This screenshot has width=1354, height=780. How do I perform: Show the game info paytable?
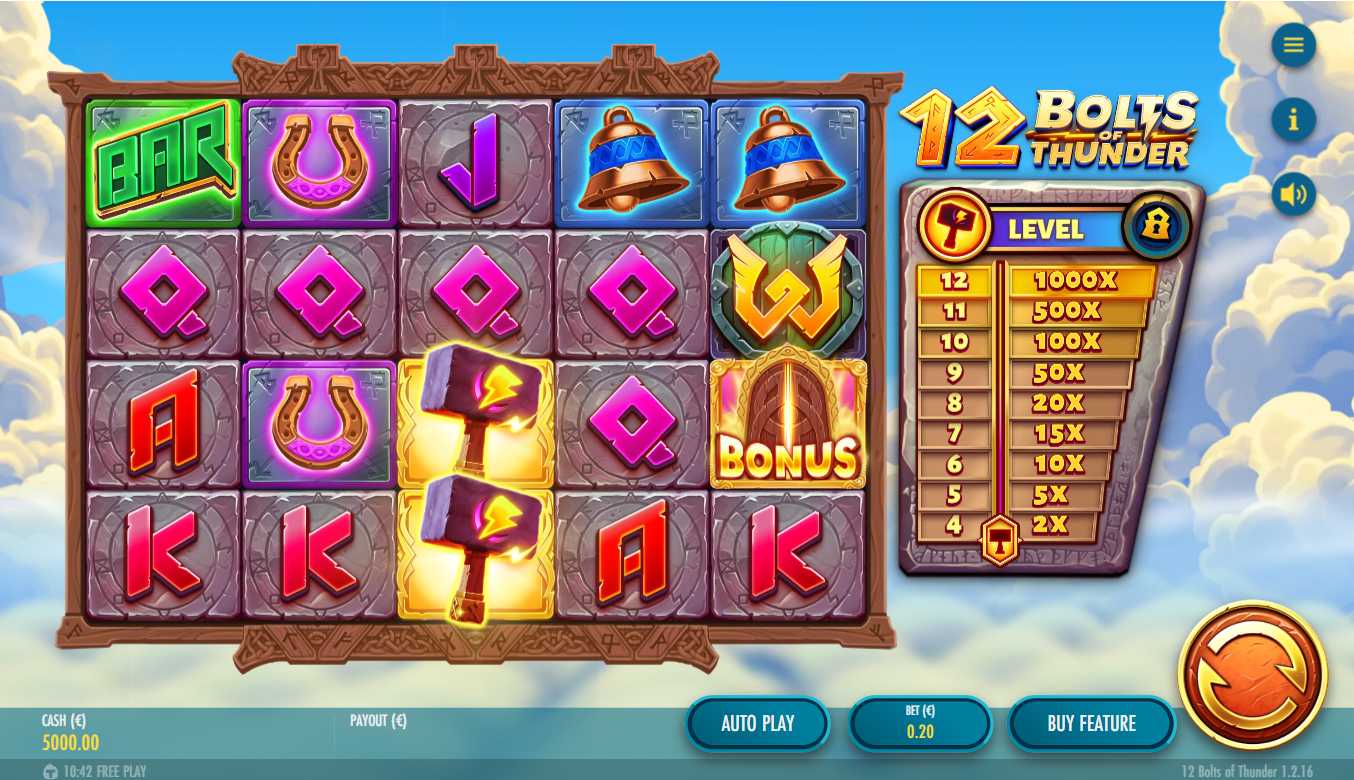click(x=1293, y=120)
